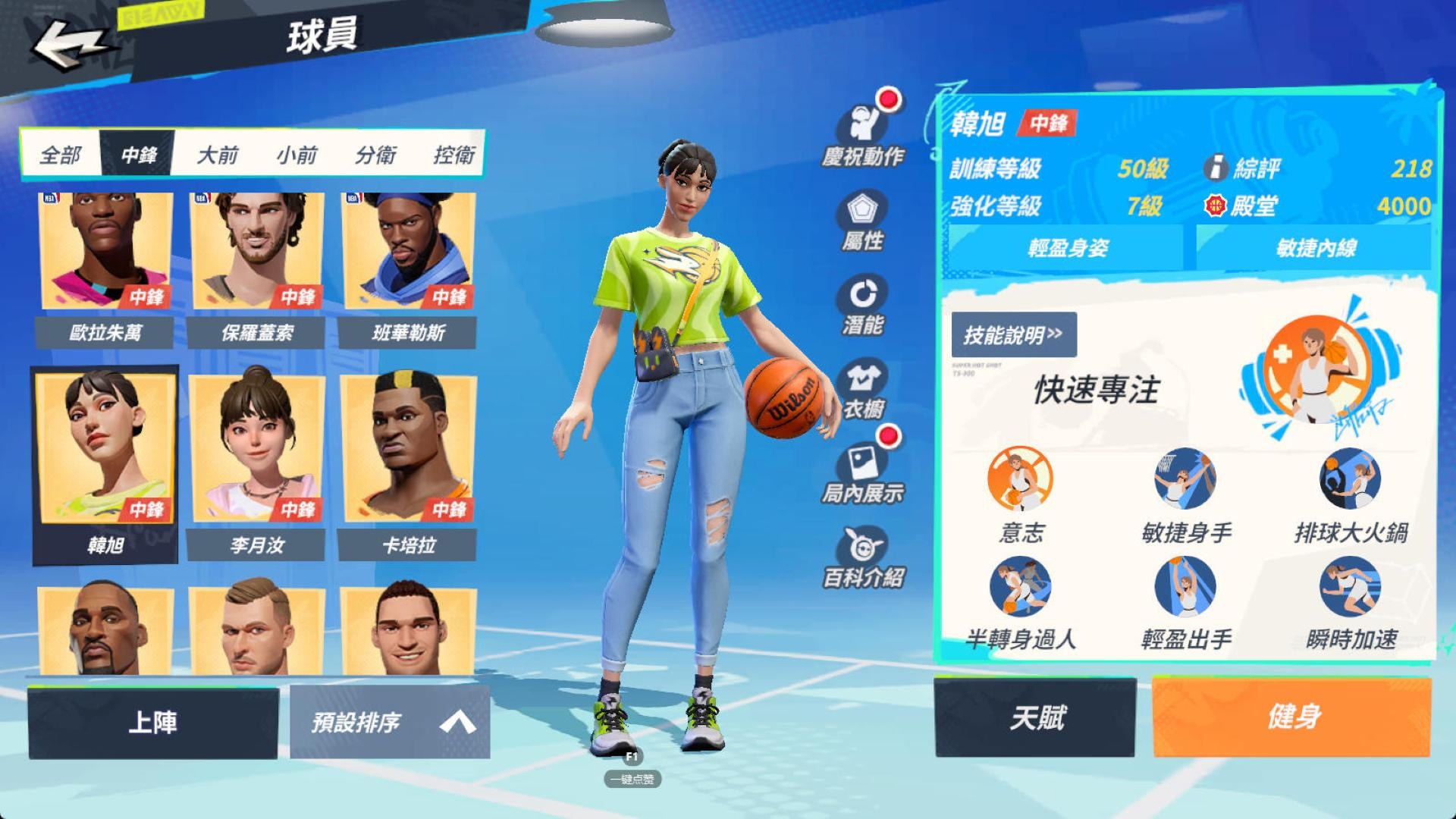
Task: Switch to the 全部 tab
Action: [x=61, y=154]
